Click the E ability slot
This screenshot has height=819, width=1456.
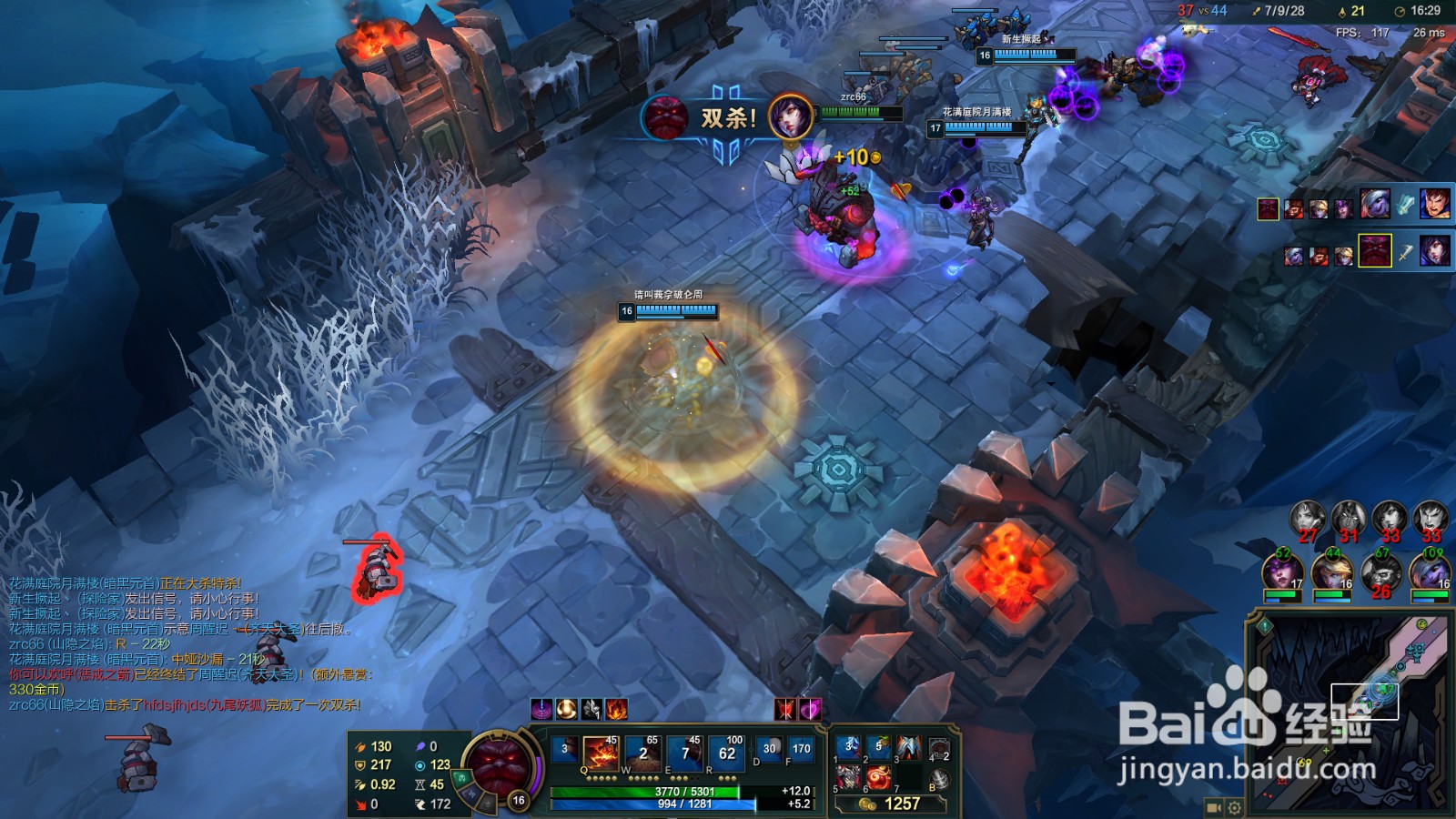click(x=684, y=755)
